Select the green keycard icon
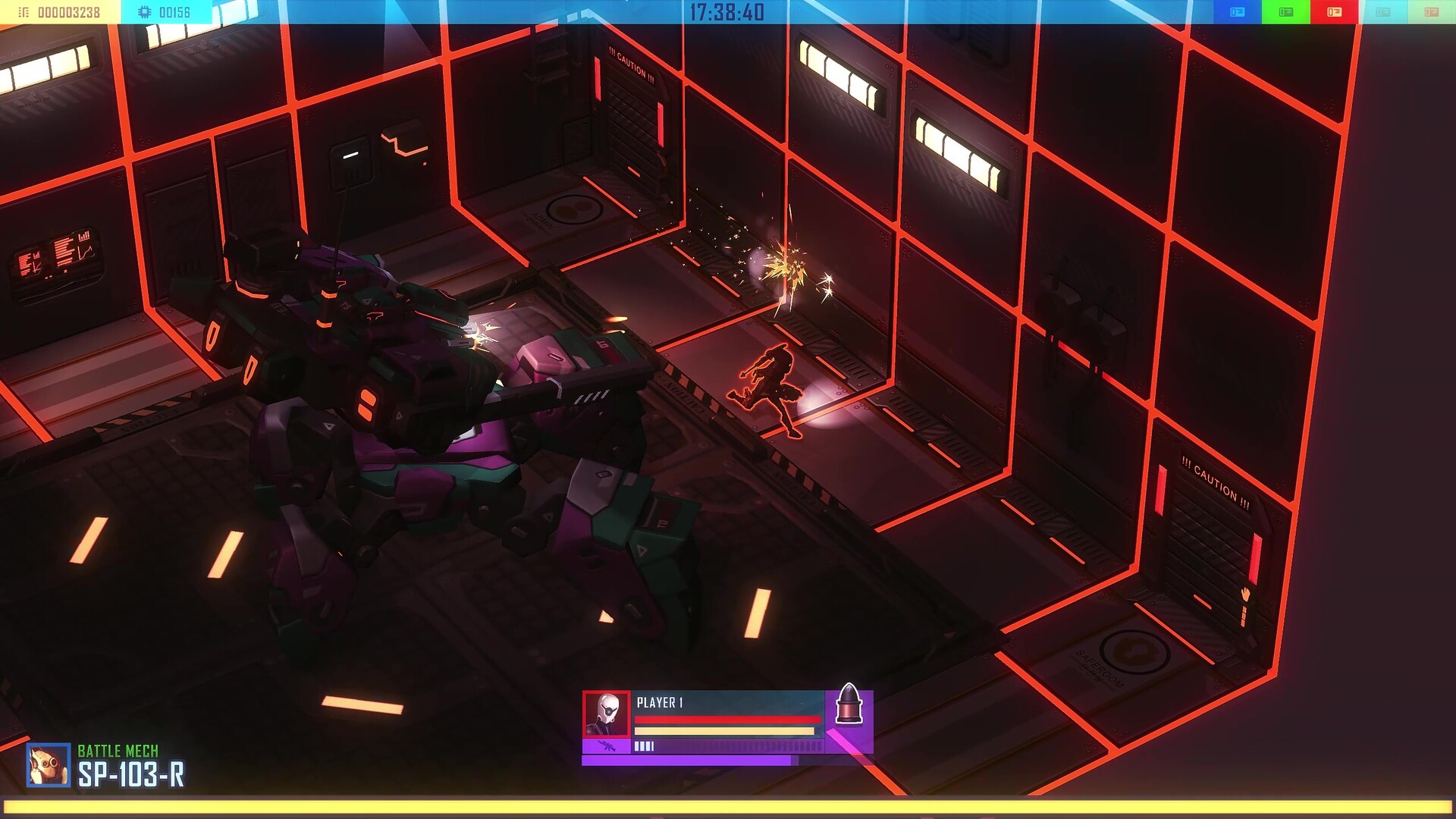 (1286, 11)
